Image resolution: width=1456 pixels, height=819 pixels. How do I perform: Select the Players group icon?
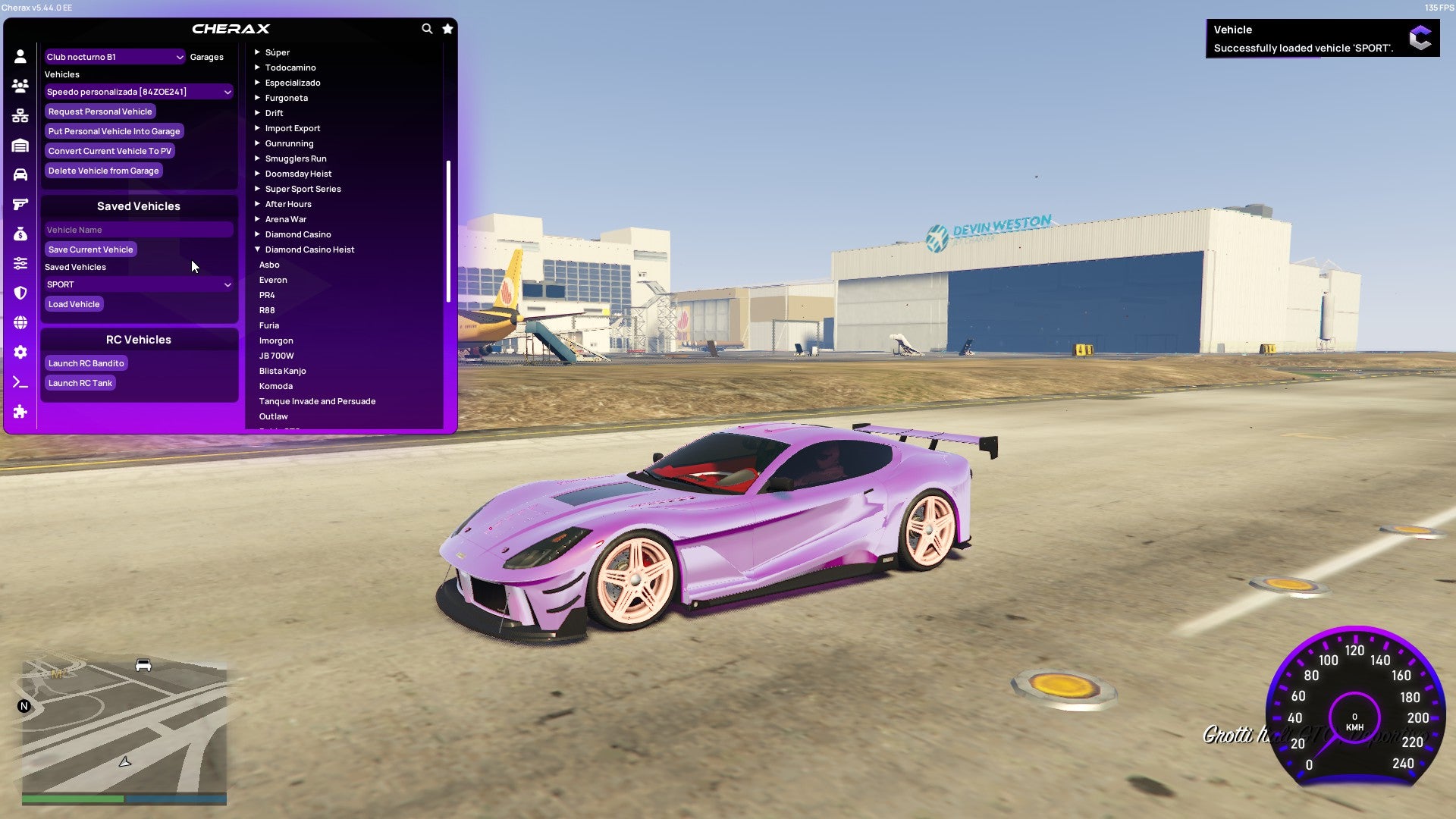coord(20,86)
